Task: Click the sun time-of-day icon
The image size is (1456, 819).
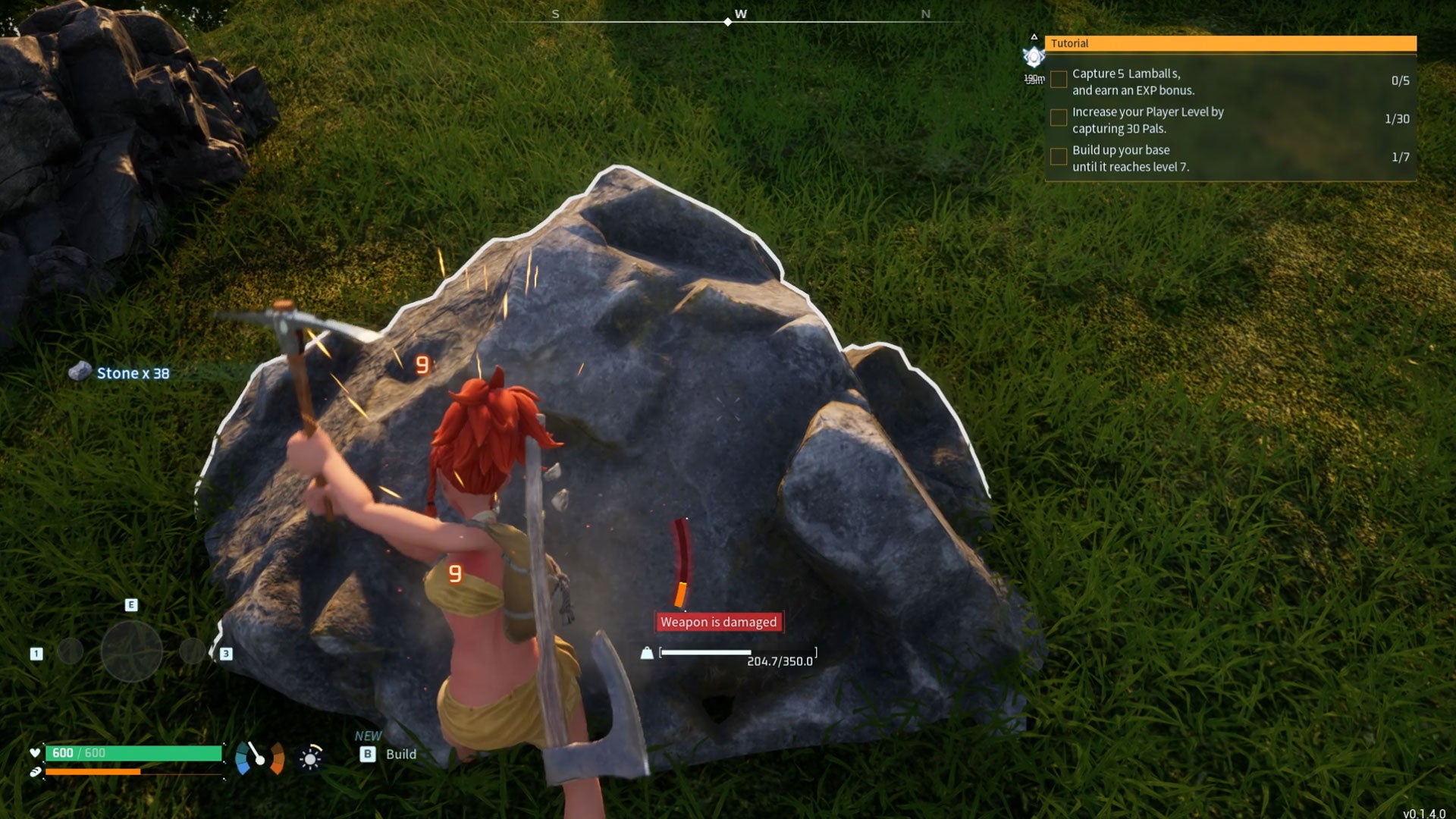Action: pyautogui.click(x=310, y=758)
